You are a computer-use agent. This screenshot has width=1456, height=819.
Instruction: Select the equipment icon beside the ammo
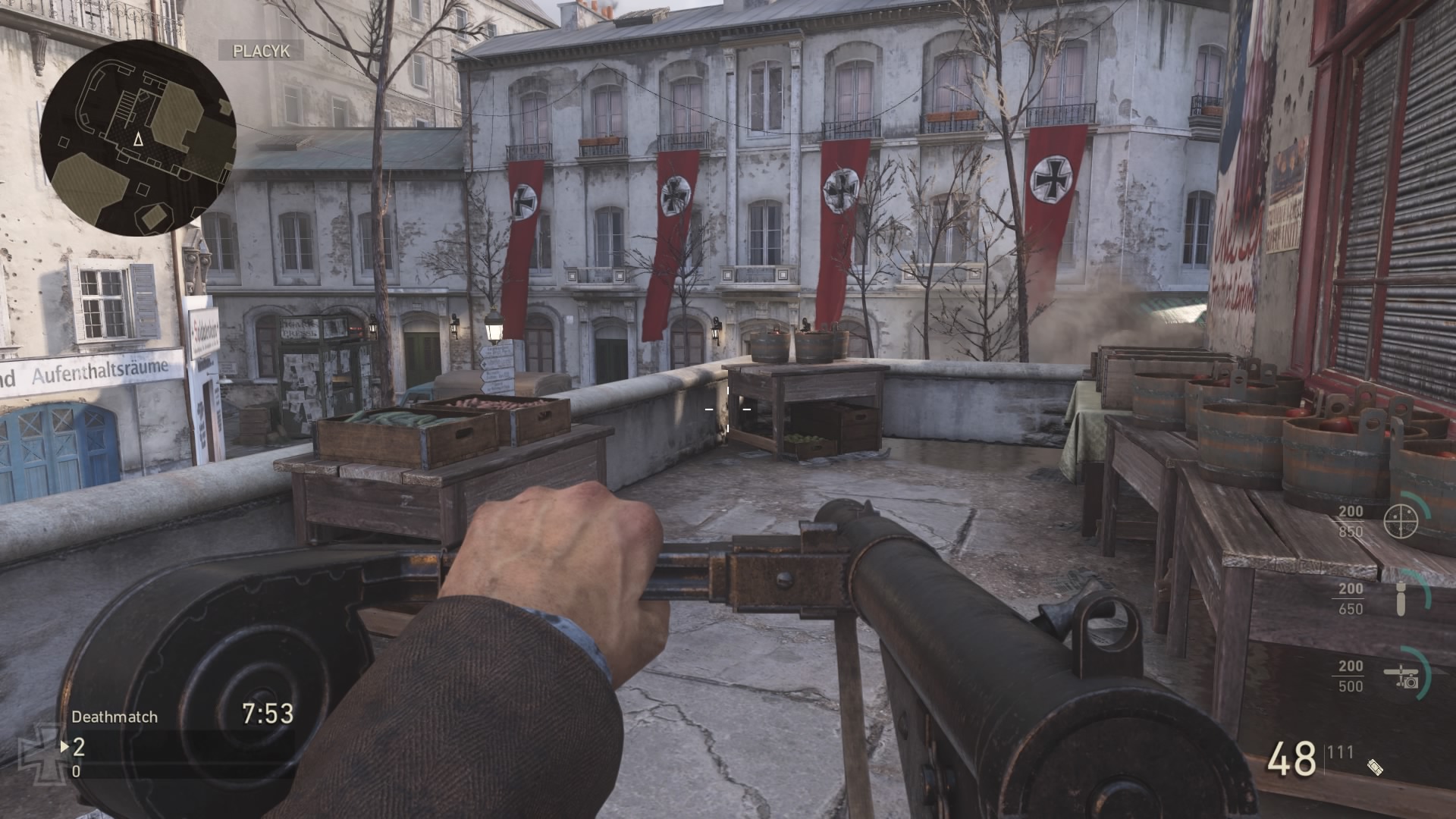point(1376,767)
